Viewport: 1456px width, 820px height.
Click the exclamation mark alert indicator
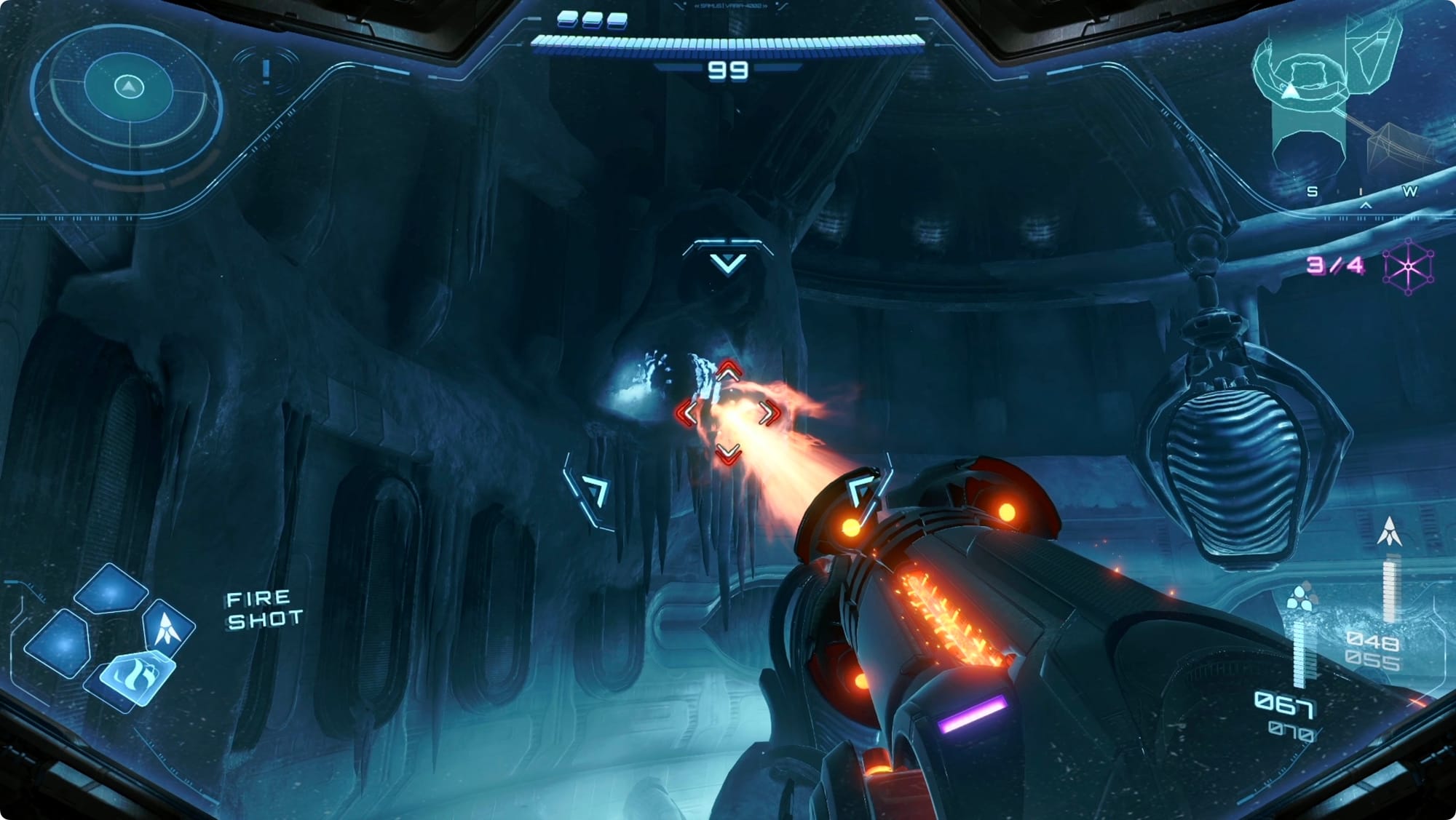tap(266, 71)
